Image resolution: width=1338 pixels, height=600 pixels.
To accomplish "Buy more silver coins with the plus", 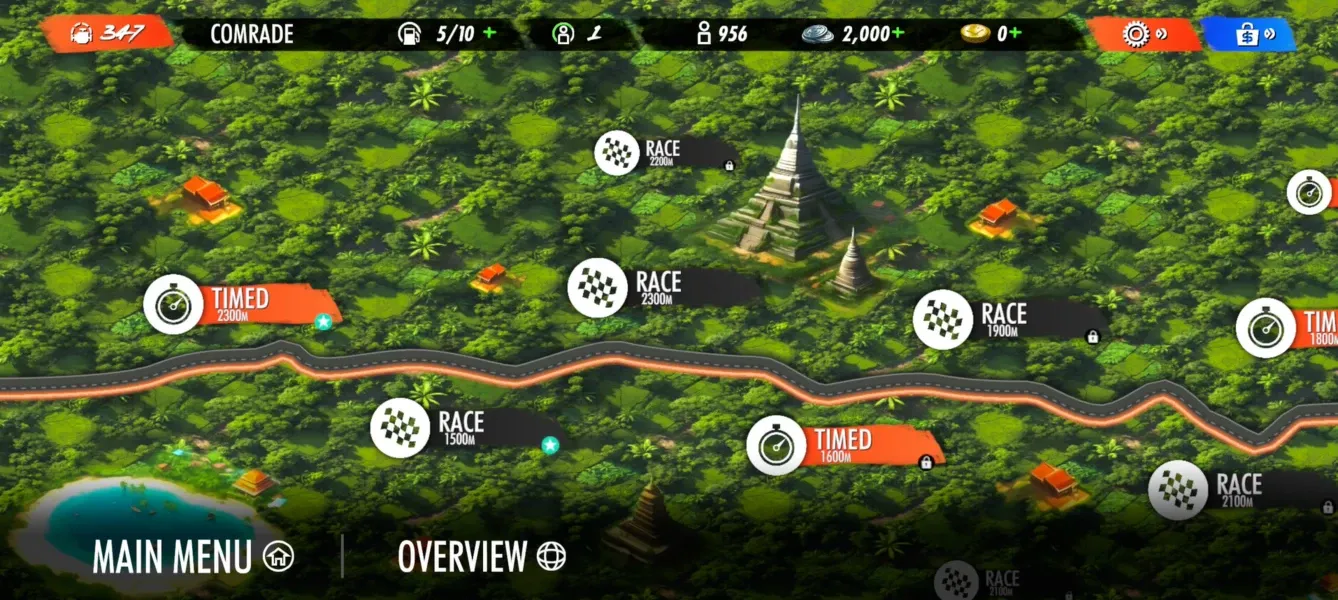I will click(x=897, y=33).
